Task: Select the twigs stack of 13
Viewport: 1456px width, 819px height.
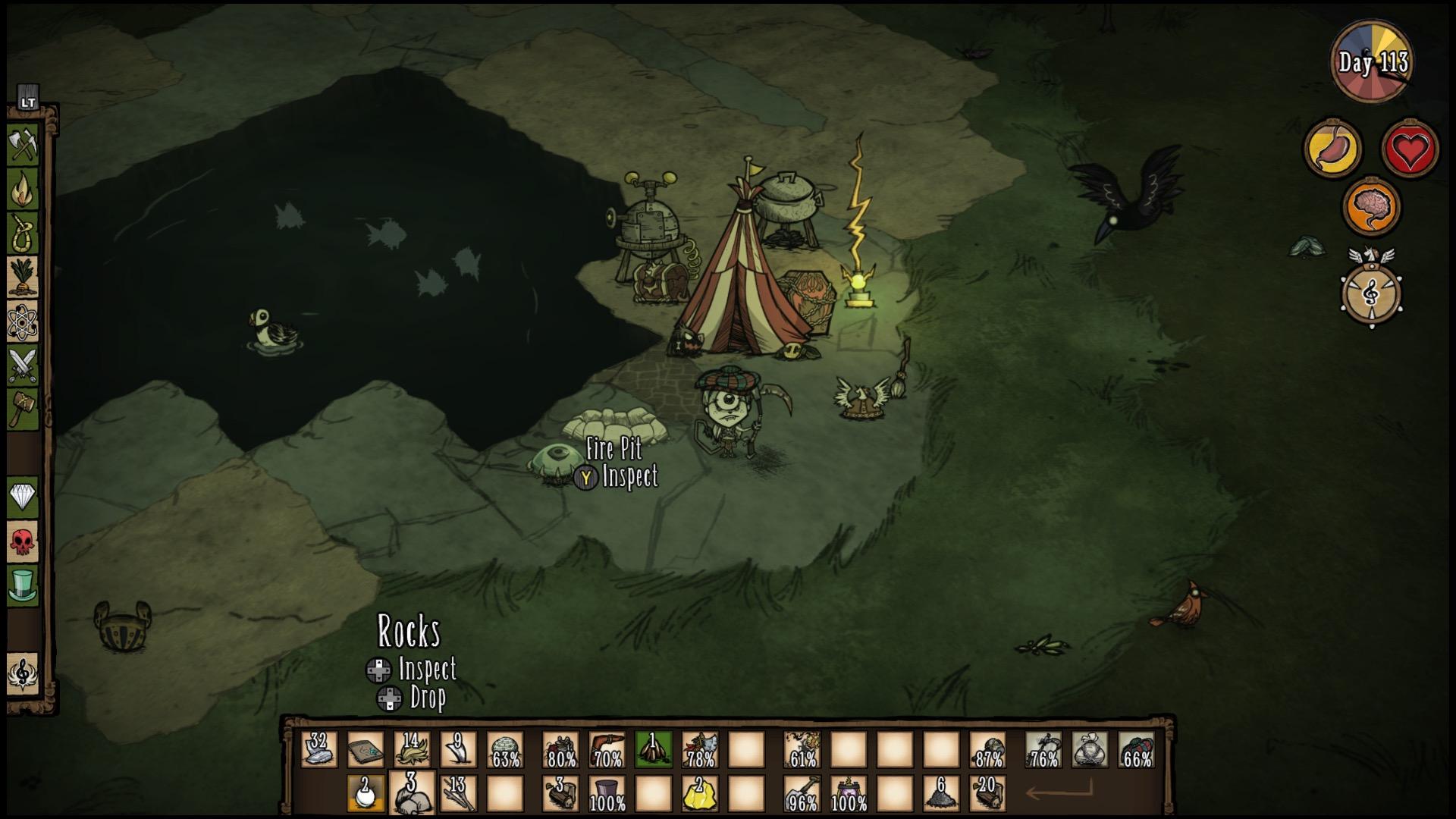Action: point(458,794)
